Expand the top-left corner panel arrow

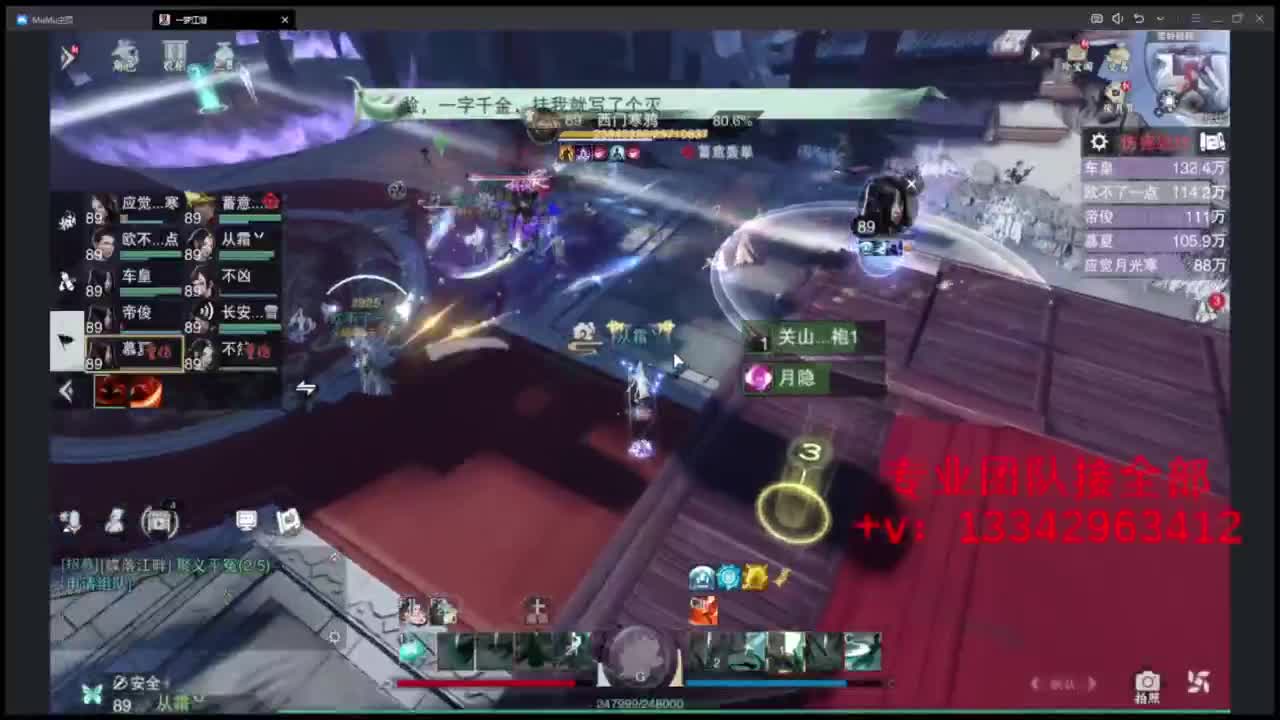67,57
